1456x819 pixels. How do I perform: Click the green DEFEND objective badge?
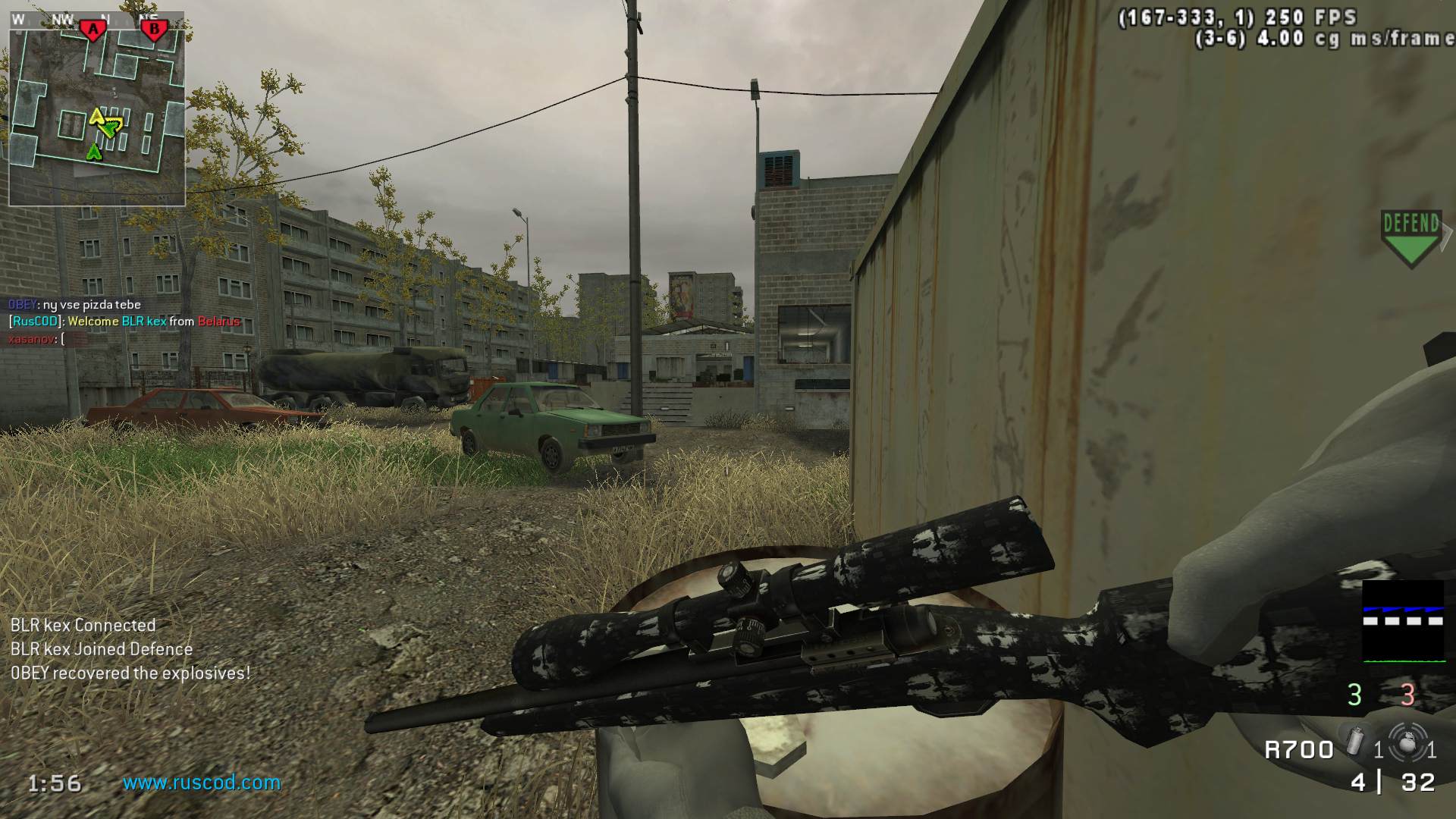[x=1410, y=237]
